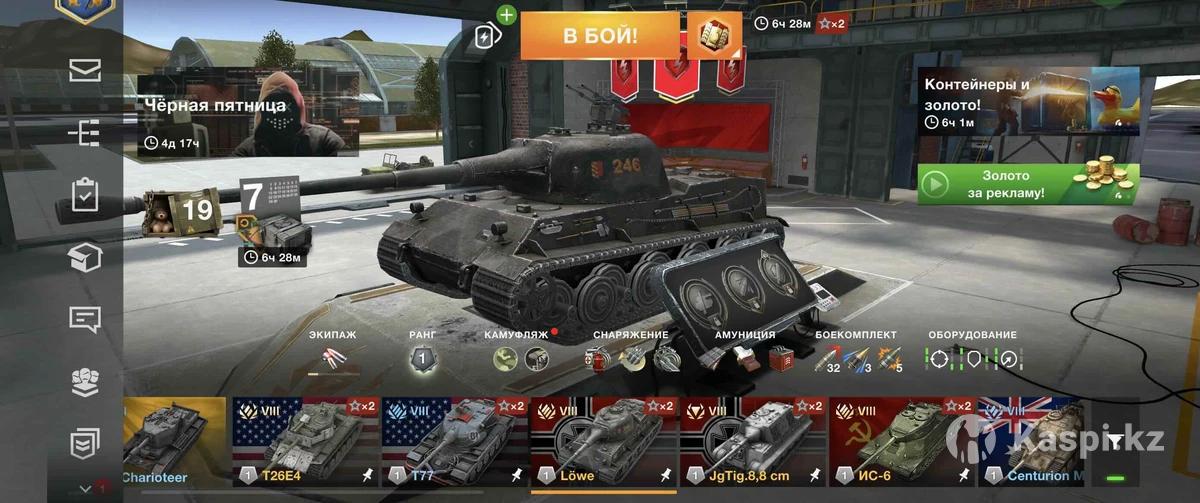This screenshot has height=503, width=1200.
Task: Open the teddy bear crate with 19
Action: tap(178, 211)
